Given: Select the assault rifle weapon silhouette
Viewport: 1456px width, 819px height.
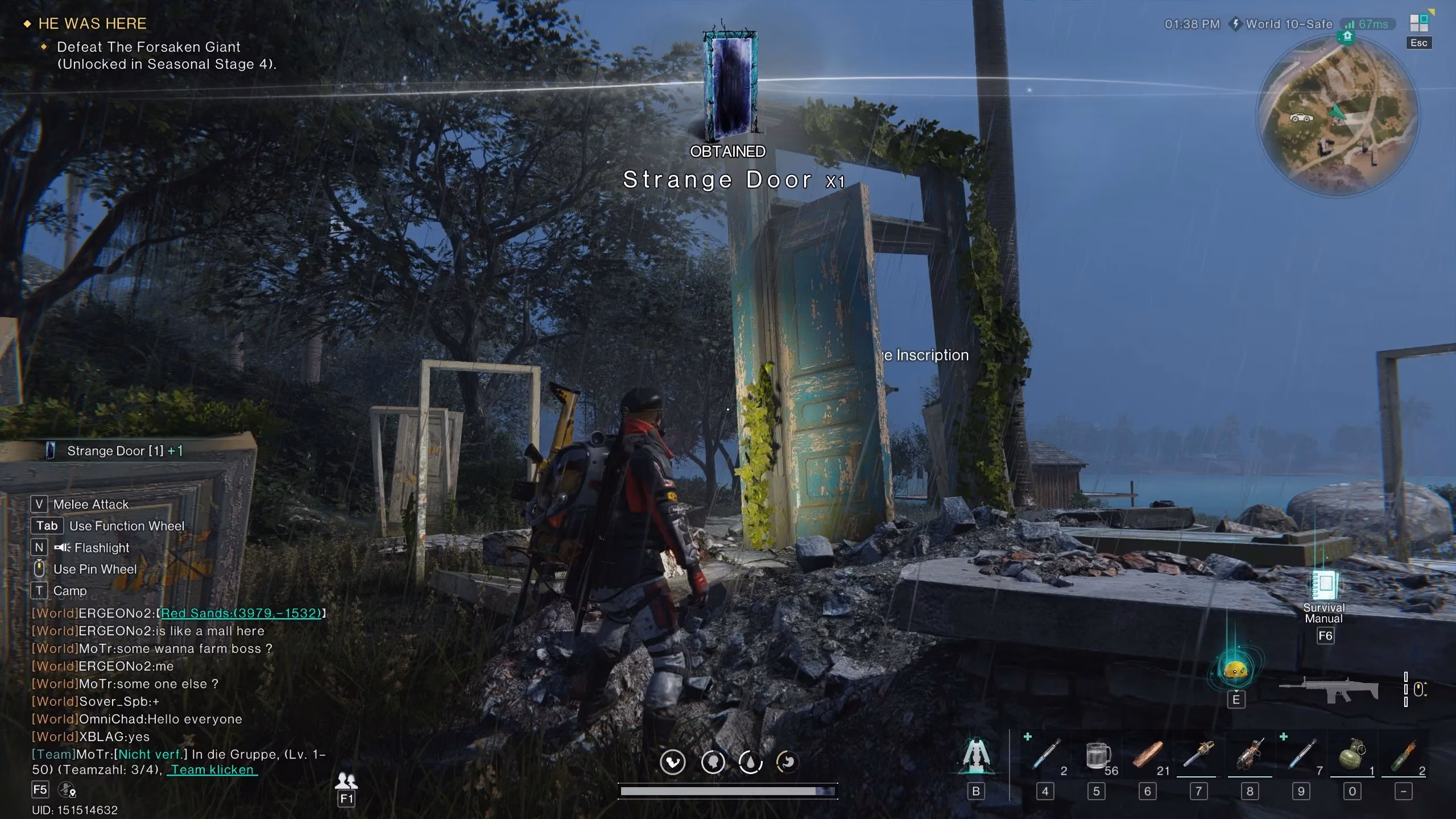Looking at the screenshot, I should [x=1329, y=690].
